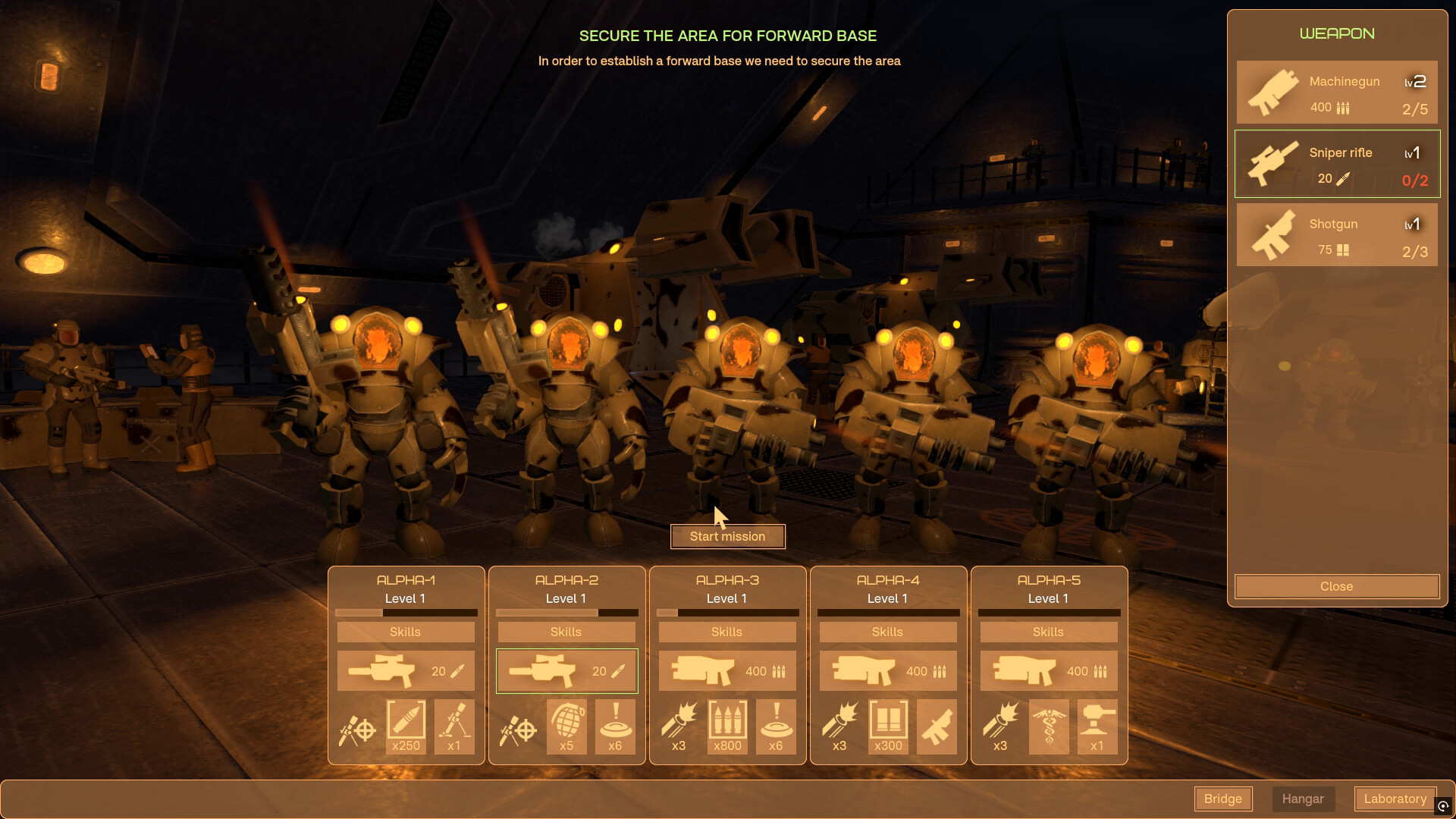Screen dimensions: 1456x819
Task: Select the Shotgun weapon in the Weapon panel
Action: click(x=1336, y=234)
